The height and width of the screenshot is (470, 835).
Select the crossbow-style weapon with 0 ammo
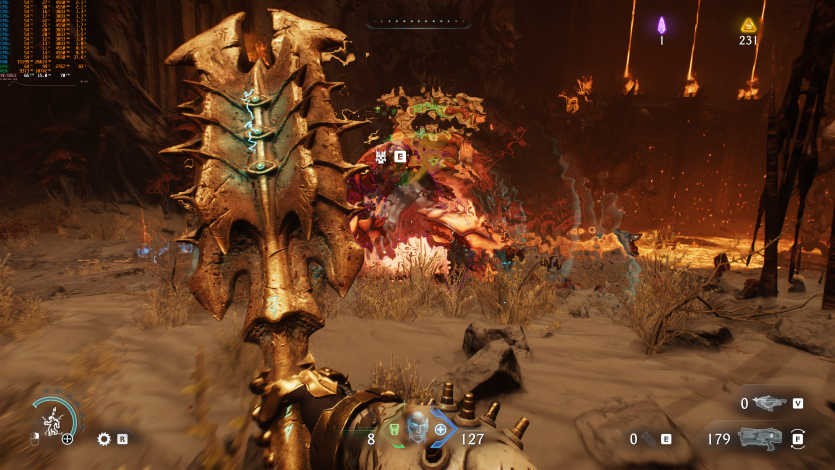coord(768,403)
